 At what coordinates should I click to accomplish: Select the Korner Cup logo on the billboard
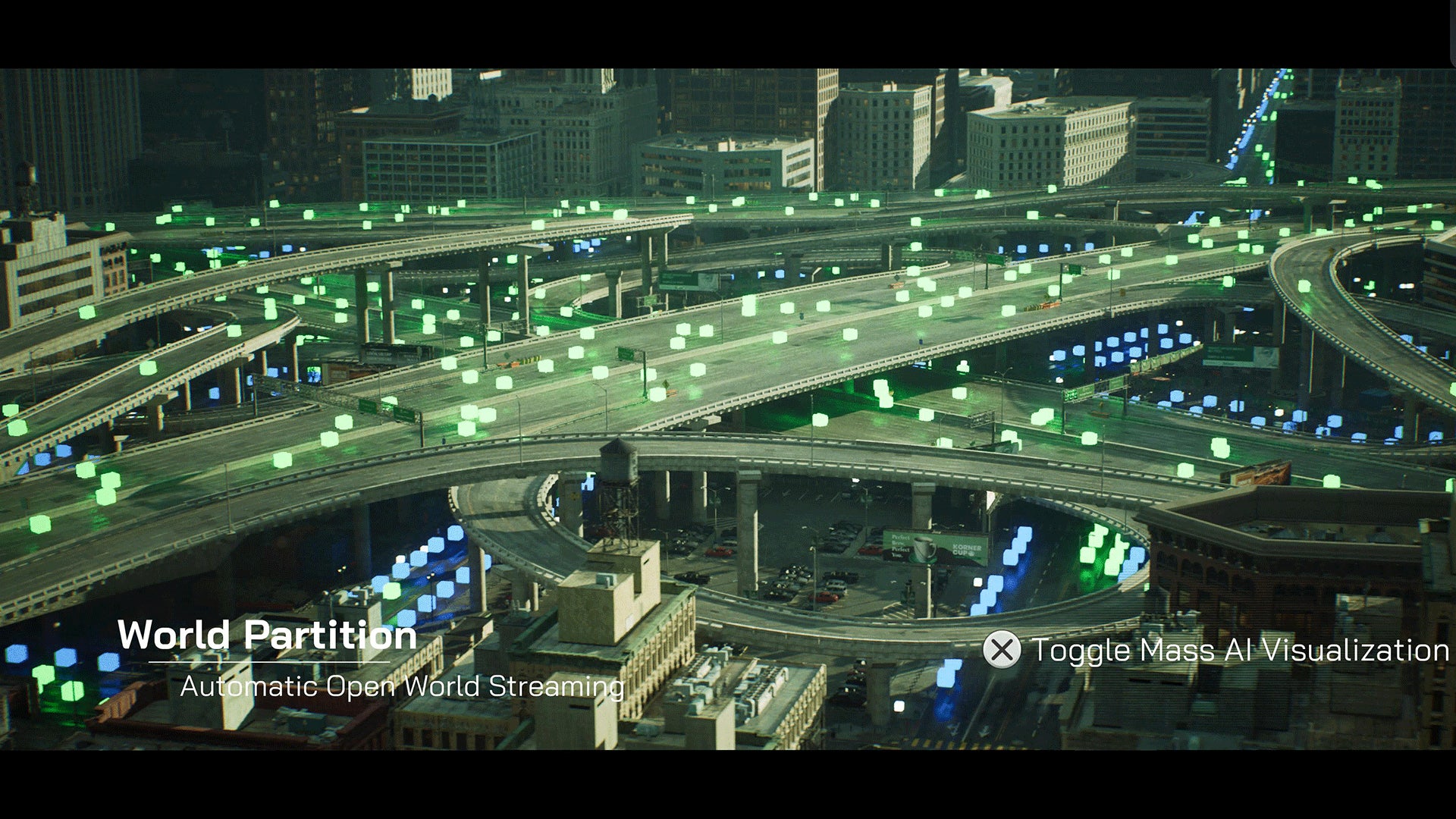pos(966,550)
